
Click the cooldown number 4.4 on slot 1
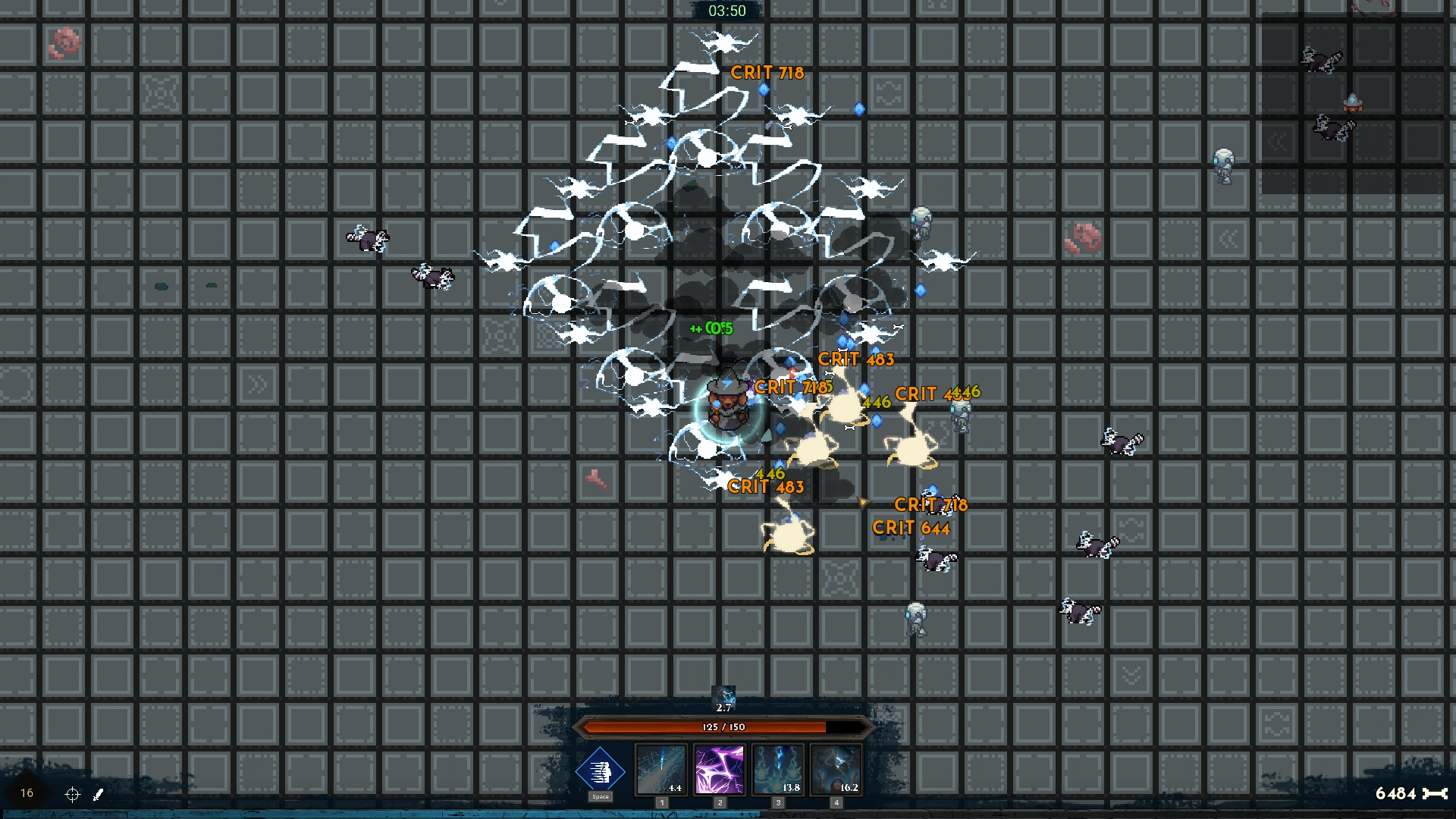click(x=675, y=788)
